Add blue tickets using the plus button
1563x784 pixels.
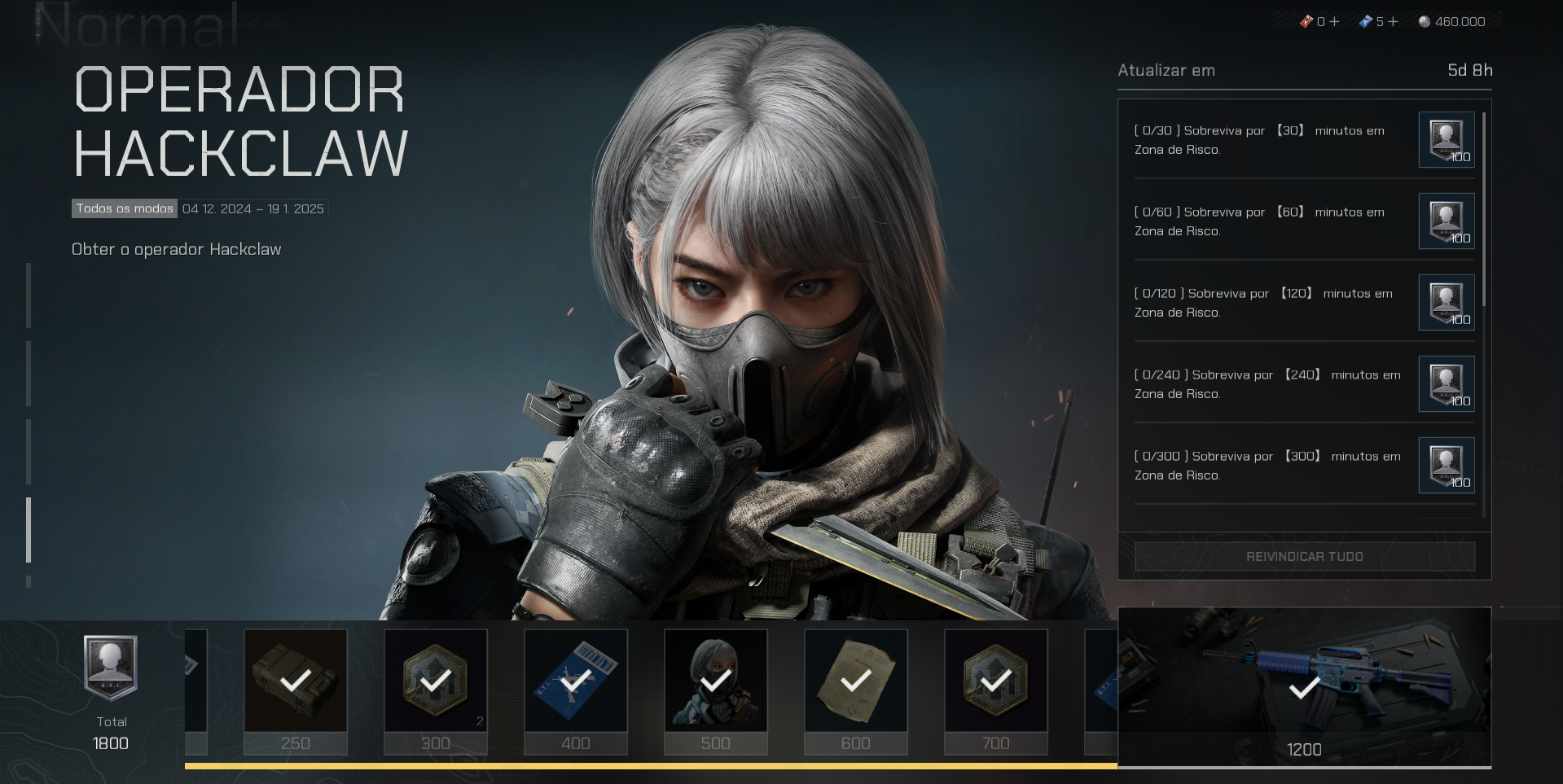(x=1393, y=22)
